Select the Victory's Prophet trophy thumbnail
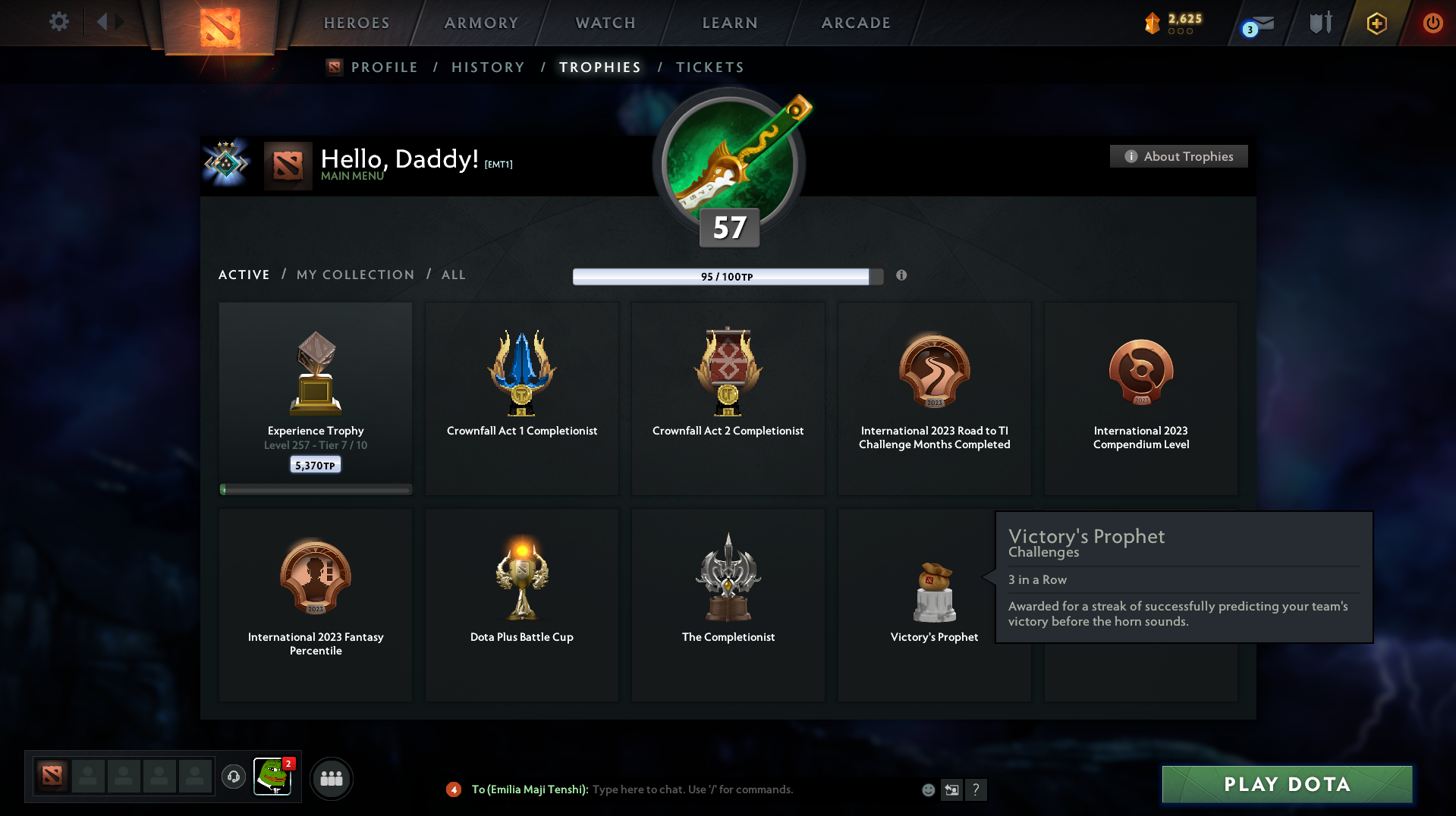The image size is (1456, 816). [x=934, y=592]
